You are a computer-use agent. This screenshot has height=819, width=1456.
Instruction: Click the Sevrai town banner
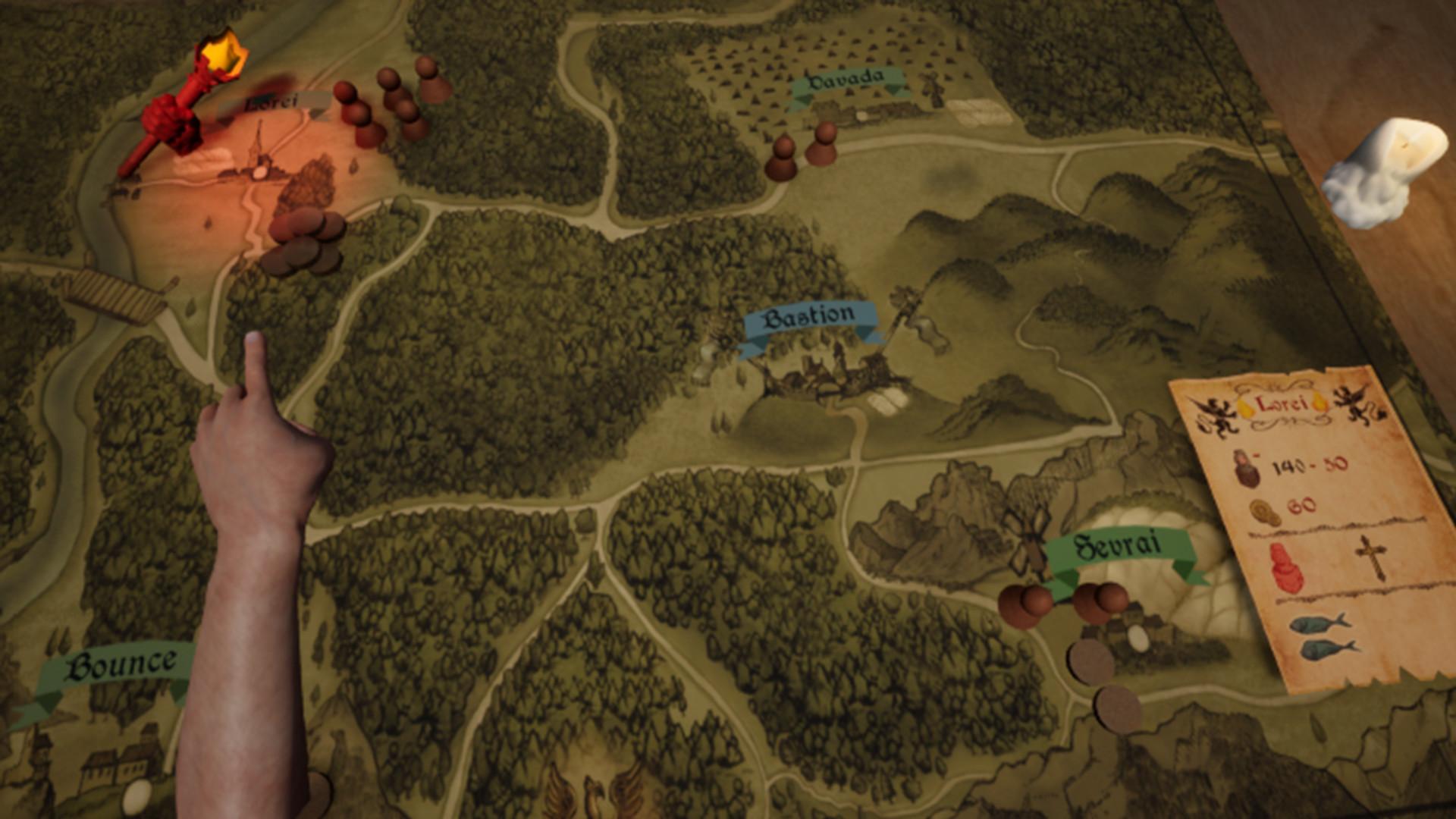[x=1118, y=548]
